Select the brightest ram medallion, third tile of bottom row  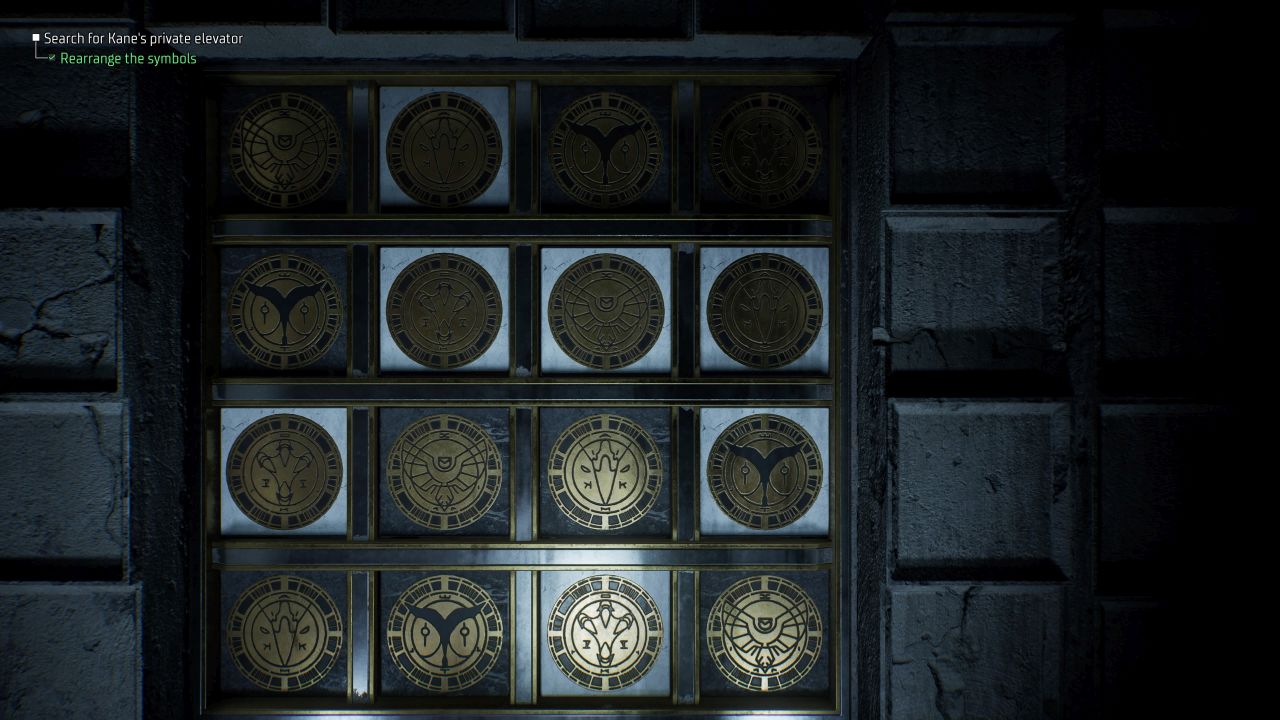[x=603, y=635]
